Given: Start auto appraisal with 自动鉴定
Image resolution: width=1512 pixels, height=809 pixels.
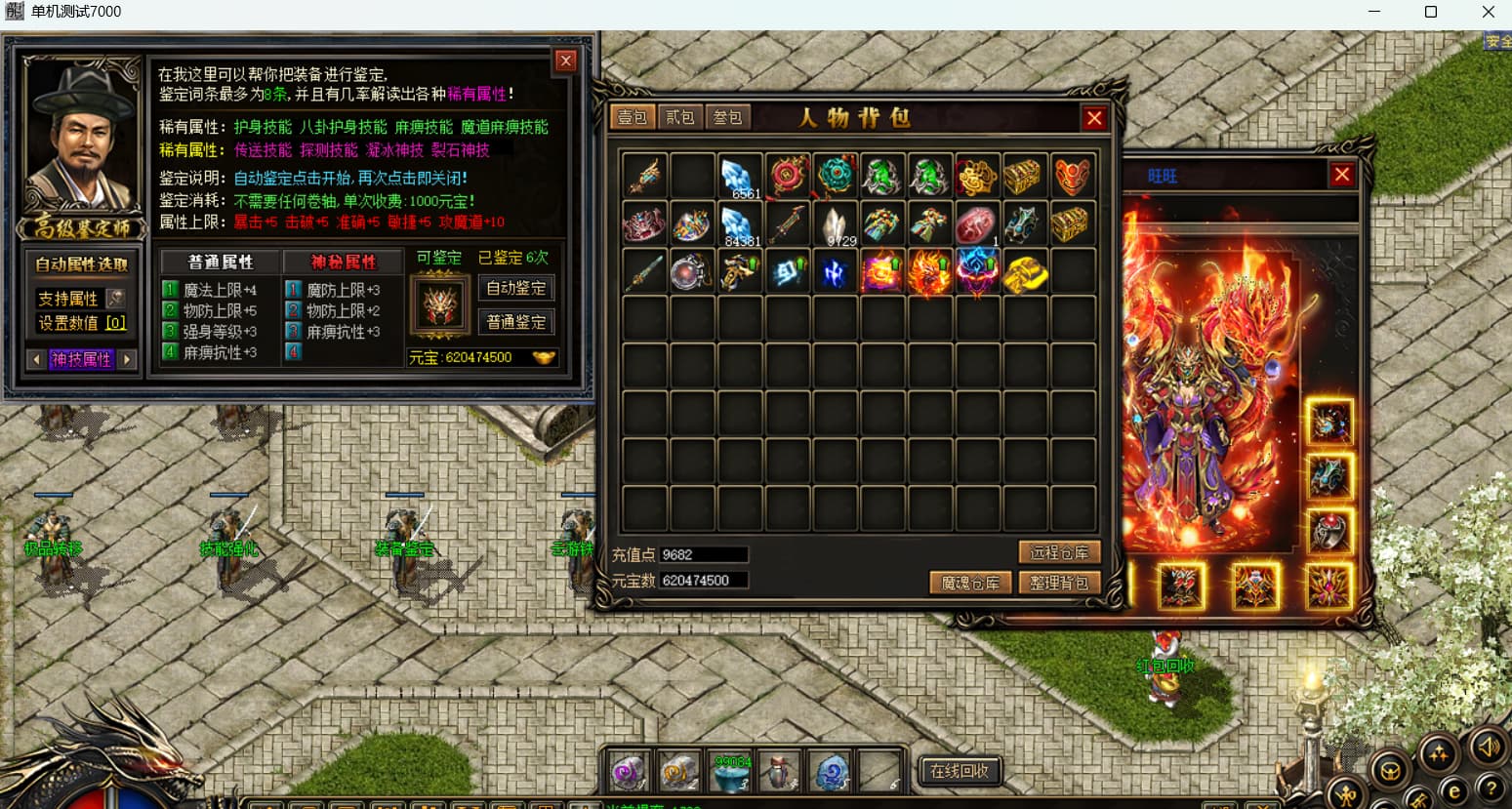Looking at the screenshot, I should [x=516, y=289].
